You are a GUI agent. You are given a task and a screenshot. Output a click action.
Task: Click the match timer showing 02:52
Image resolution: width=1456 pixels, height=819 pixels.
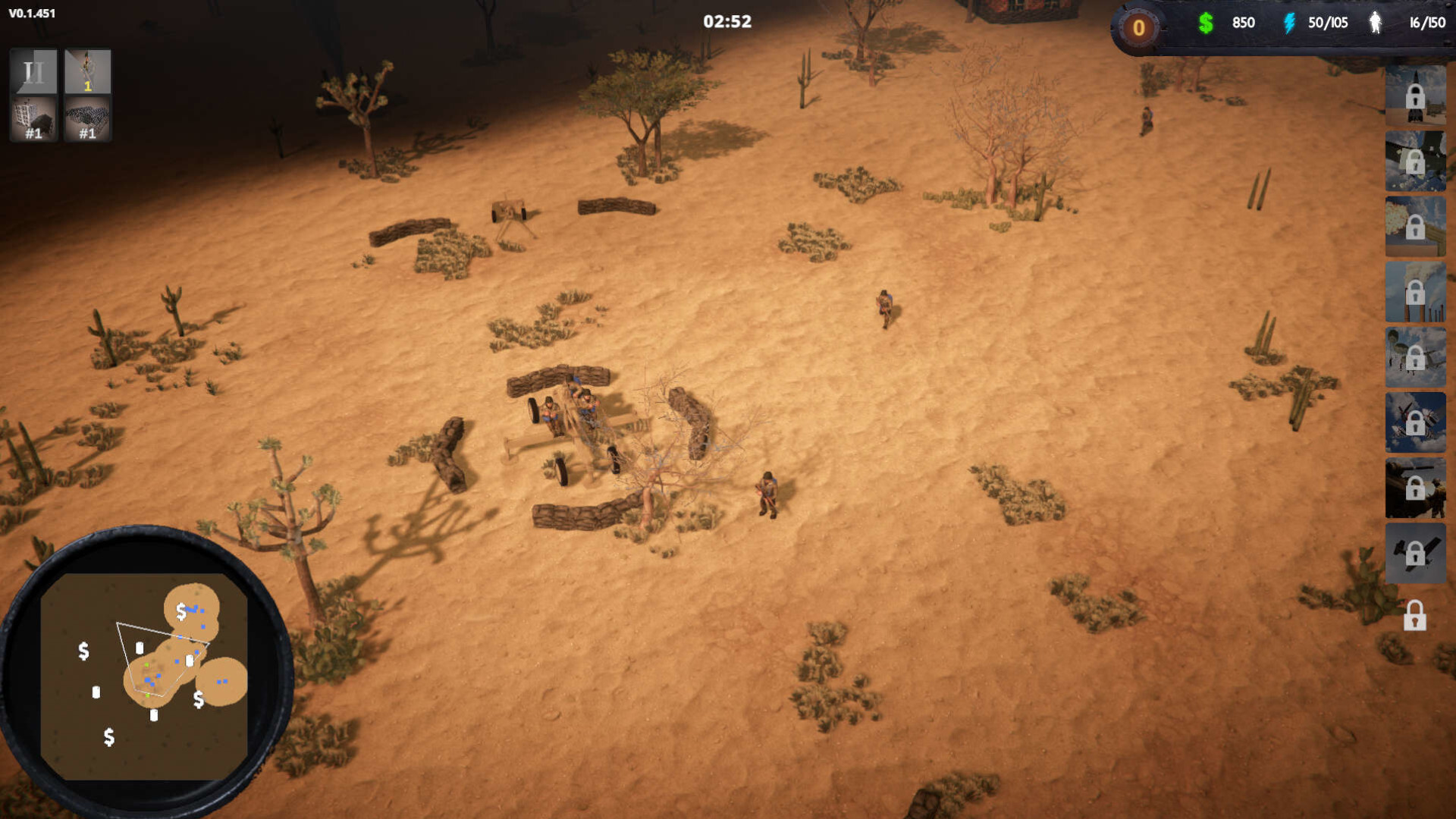pos(726,22)
